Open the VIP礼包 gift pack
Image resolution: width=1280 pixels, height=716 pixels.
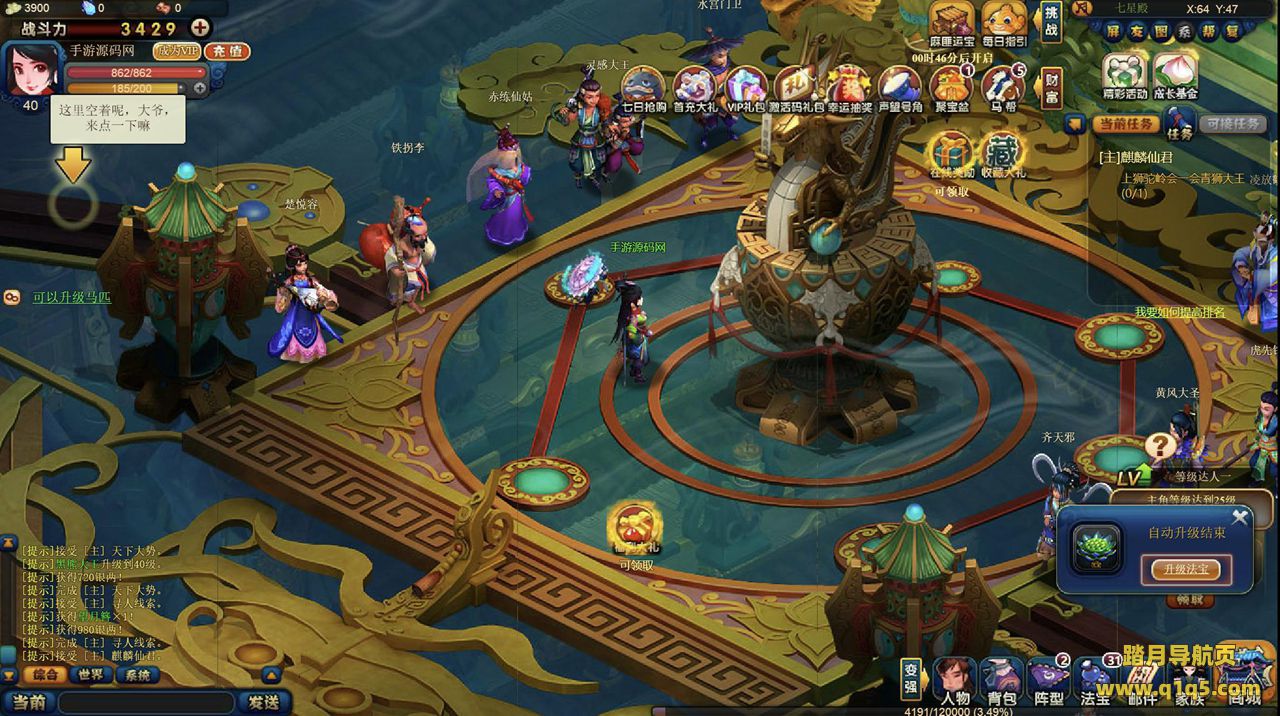coord(745,87)
